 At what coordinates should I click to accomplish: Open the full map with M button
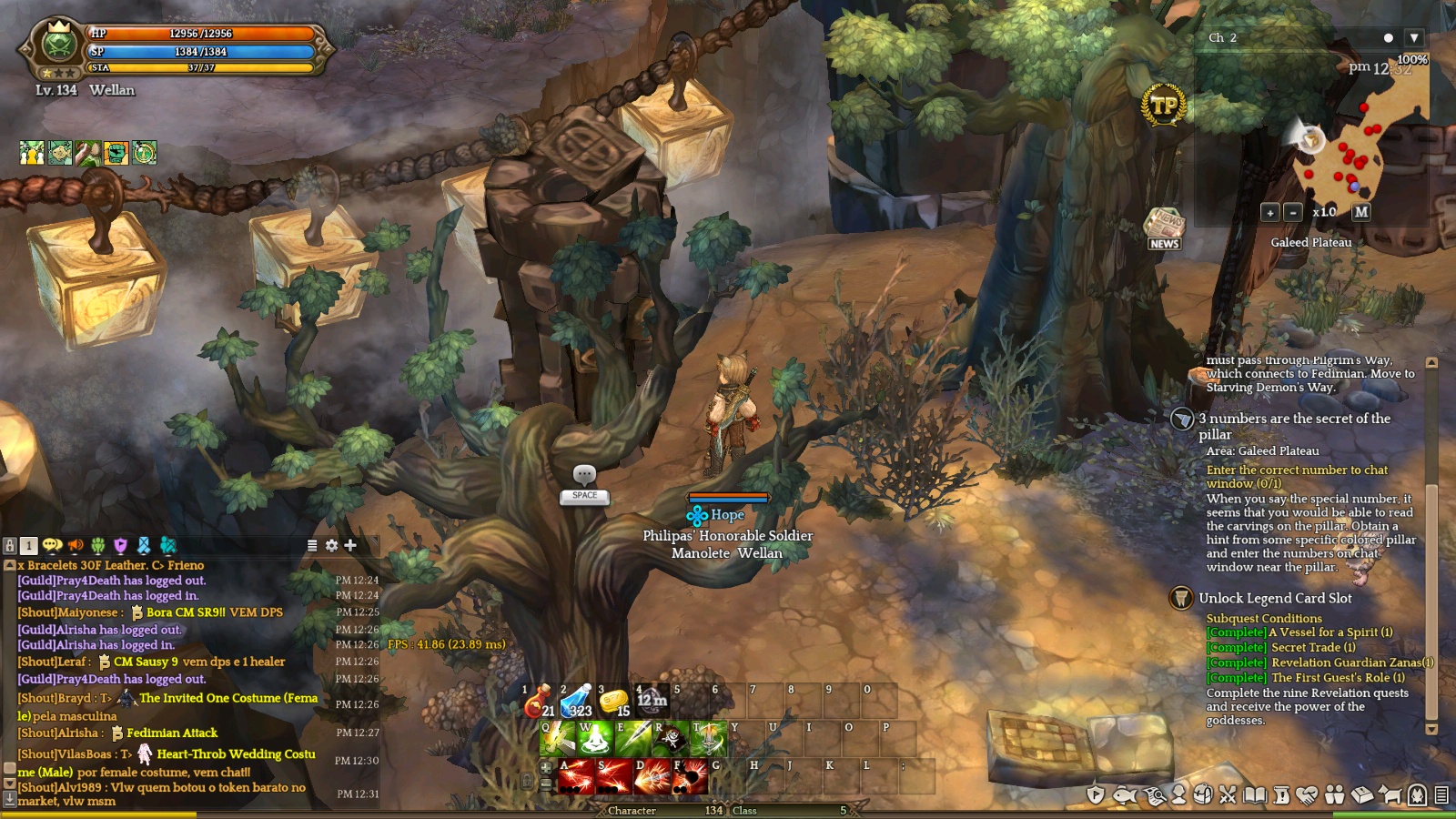click(x=1360, y=212)
